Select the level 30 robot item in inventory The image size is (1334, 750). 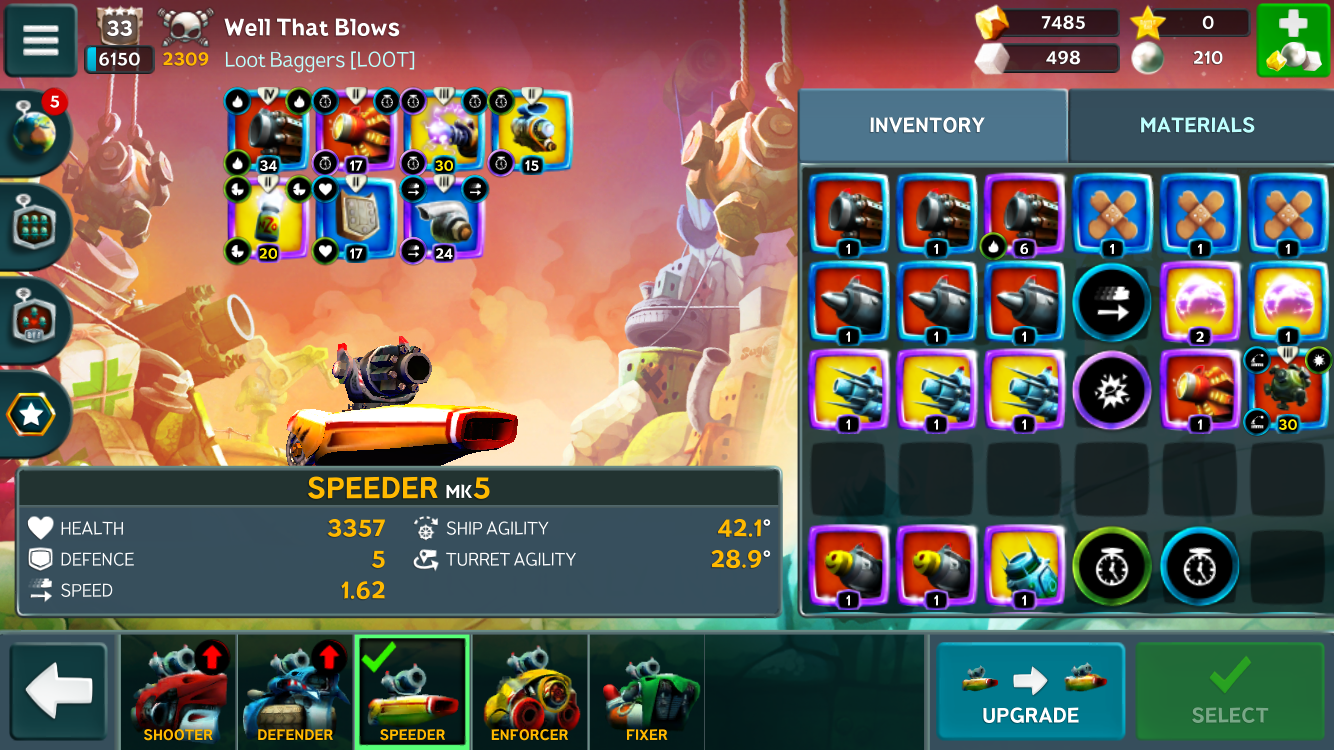point(1286,392)
